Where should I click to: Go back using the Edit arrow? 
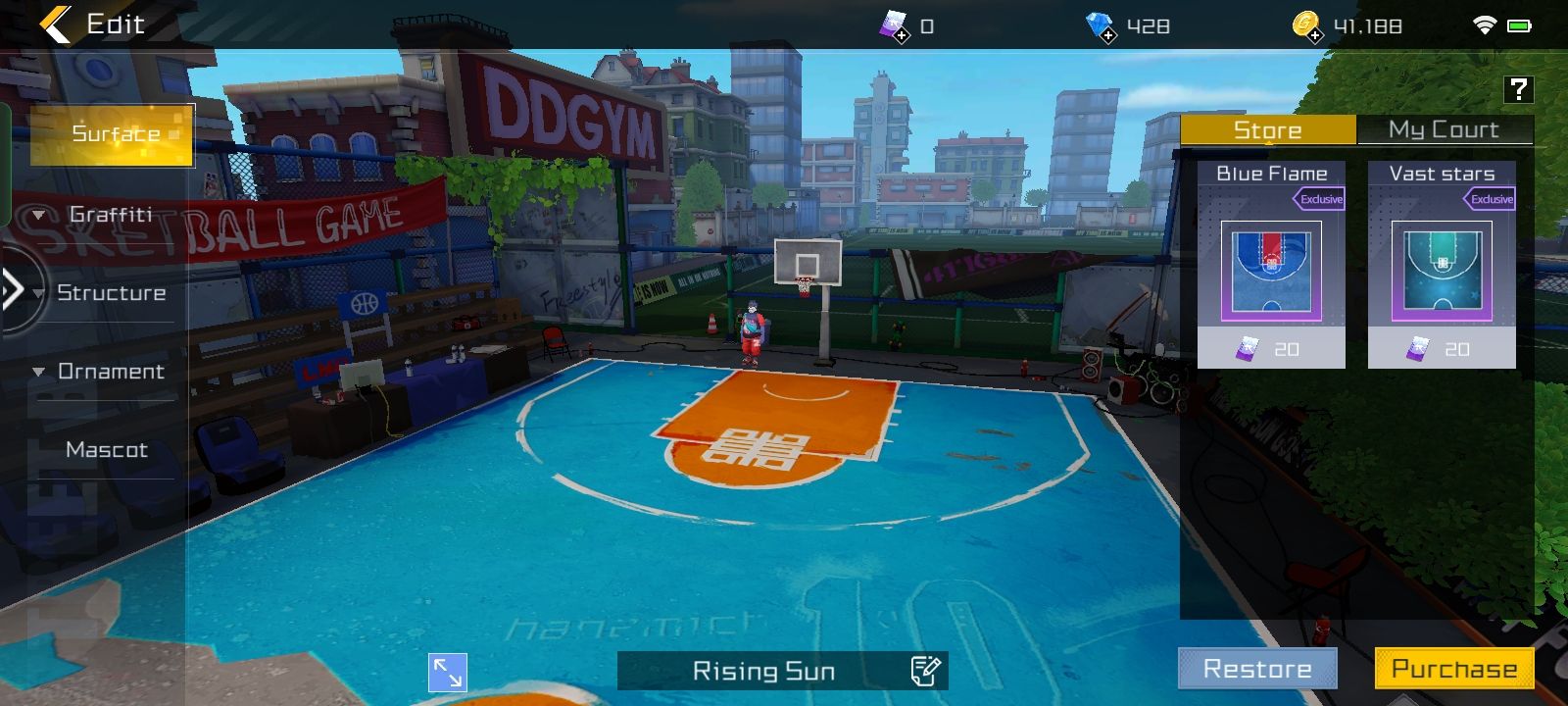click(x=56, y=25)
